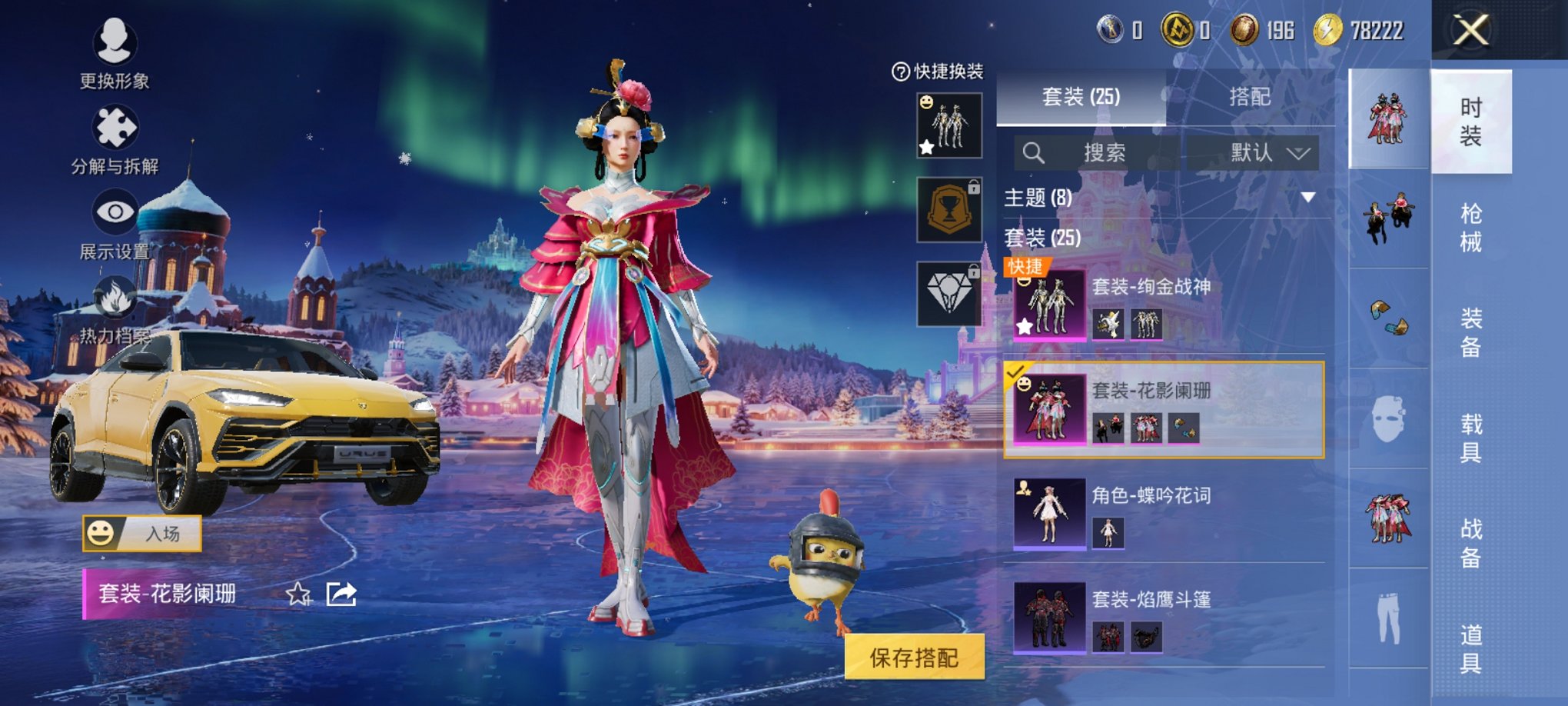Open 快捷换装 help question mark
1568x706 pixels.
click(900, 72)
